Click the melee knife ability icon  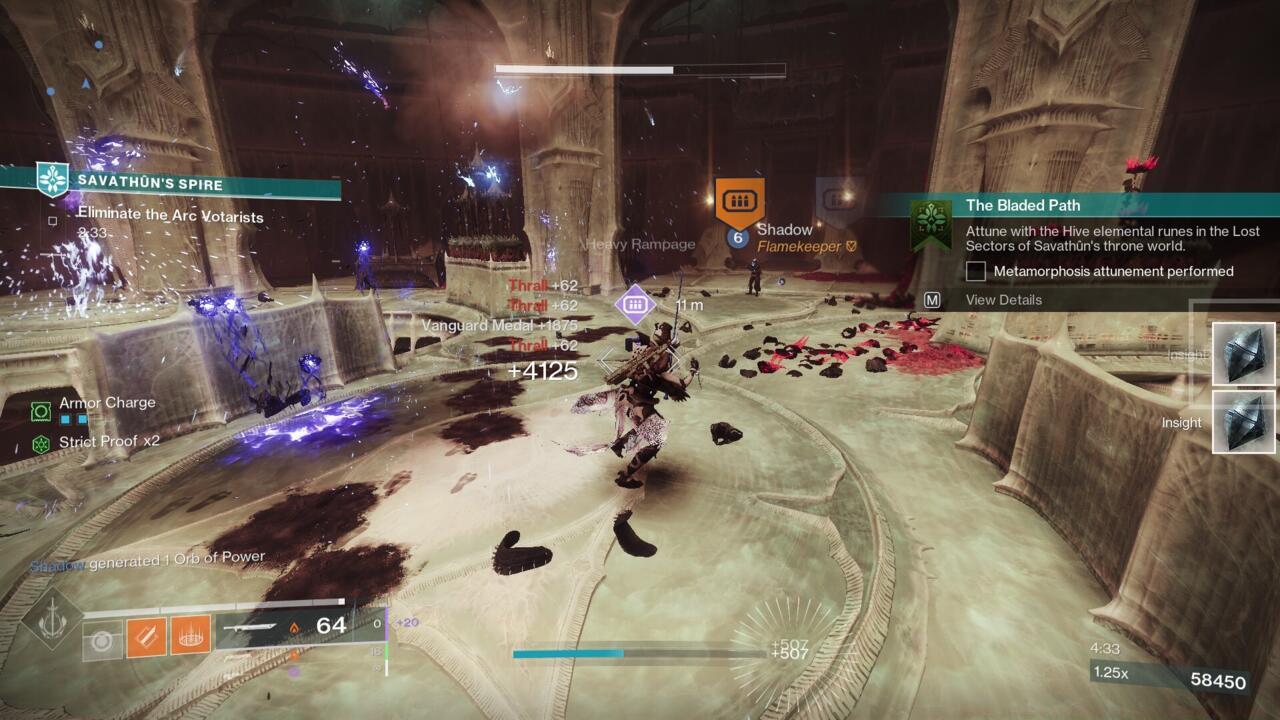click(x=145, y=636)
